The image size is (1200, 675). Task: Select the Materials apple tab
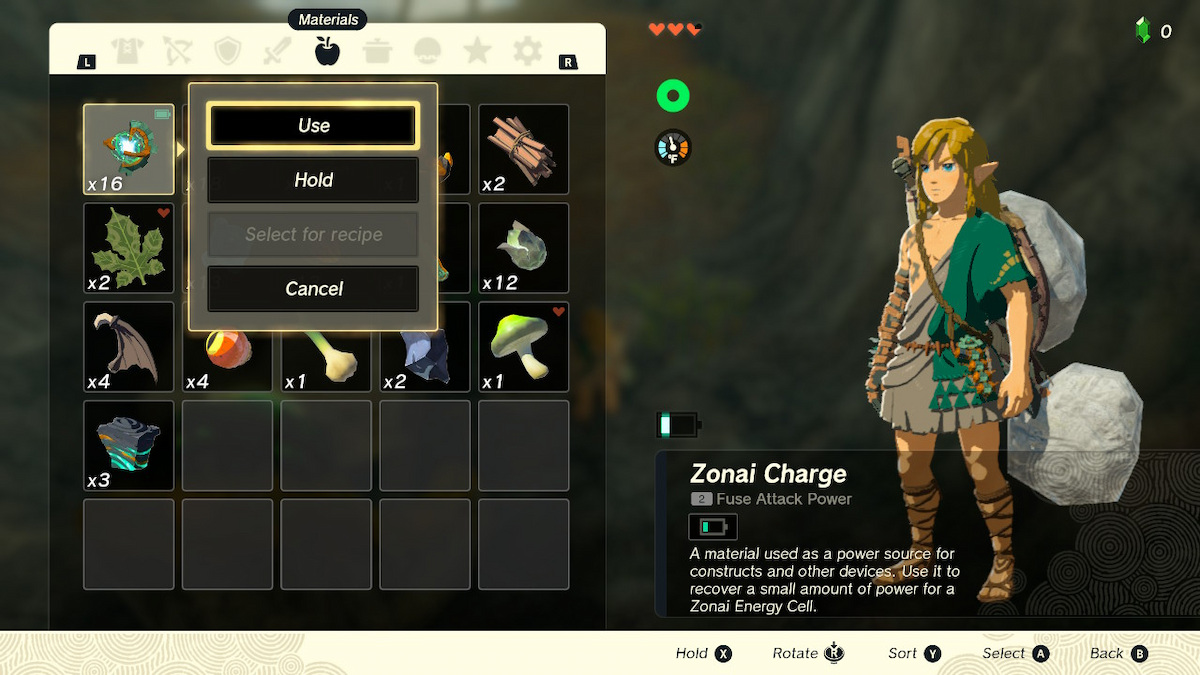click(327, 51)
